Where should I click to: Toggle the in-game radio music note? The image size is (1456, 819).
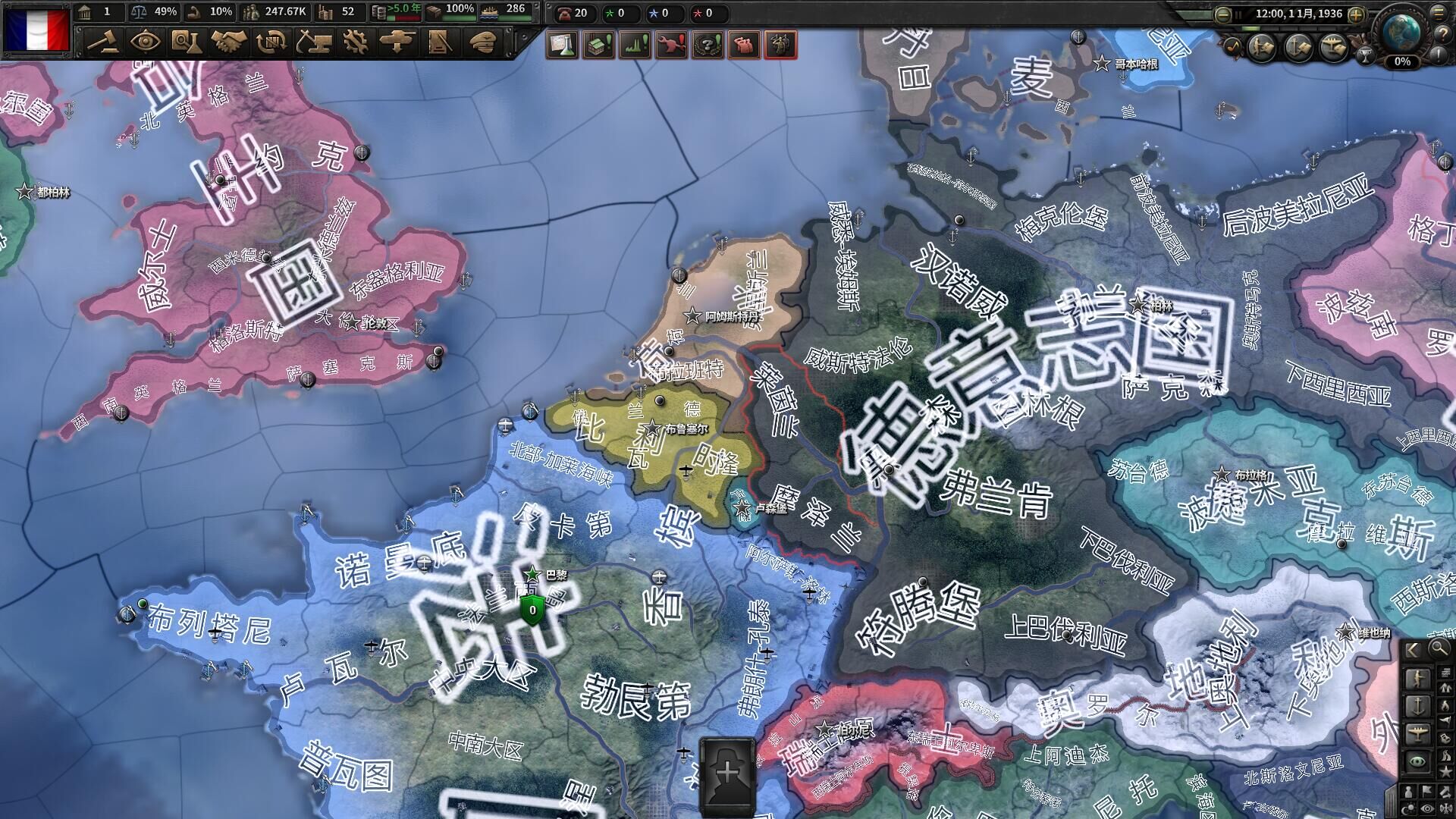tap(1232, 47)
